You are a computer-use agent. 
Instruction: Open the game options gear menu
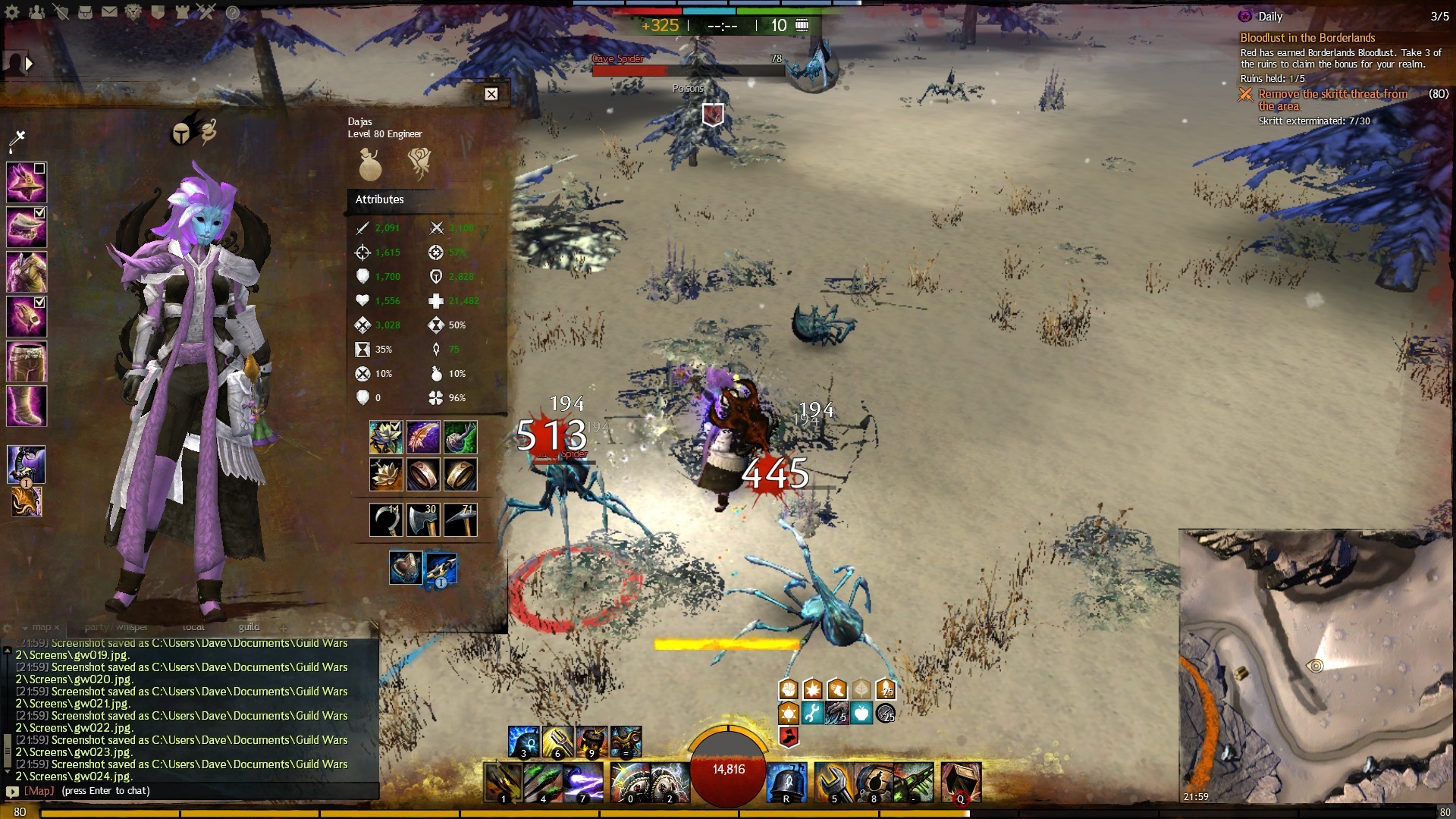pyautogui.click(x=12, y=12)
